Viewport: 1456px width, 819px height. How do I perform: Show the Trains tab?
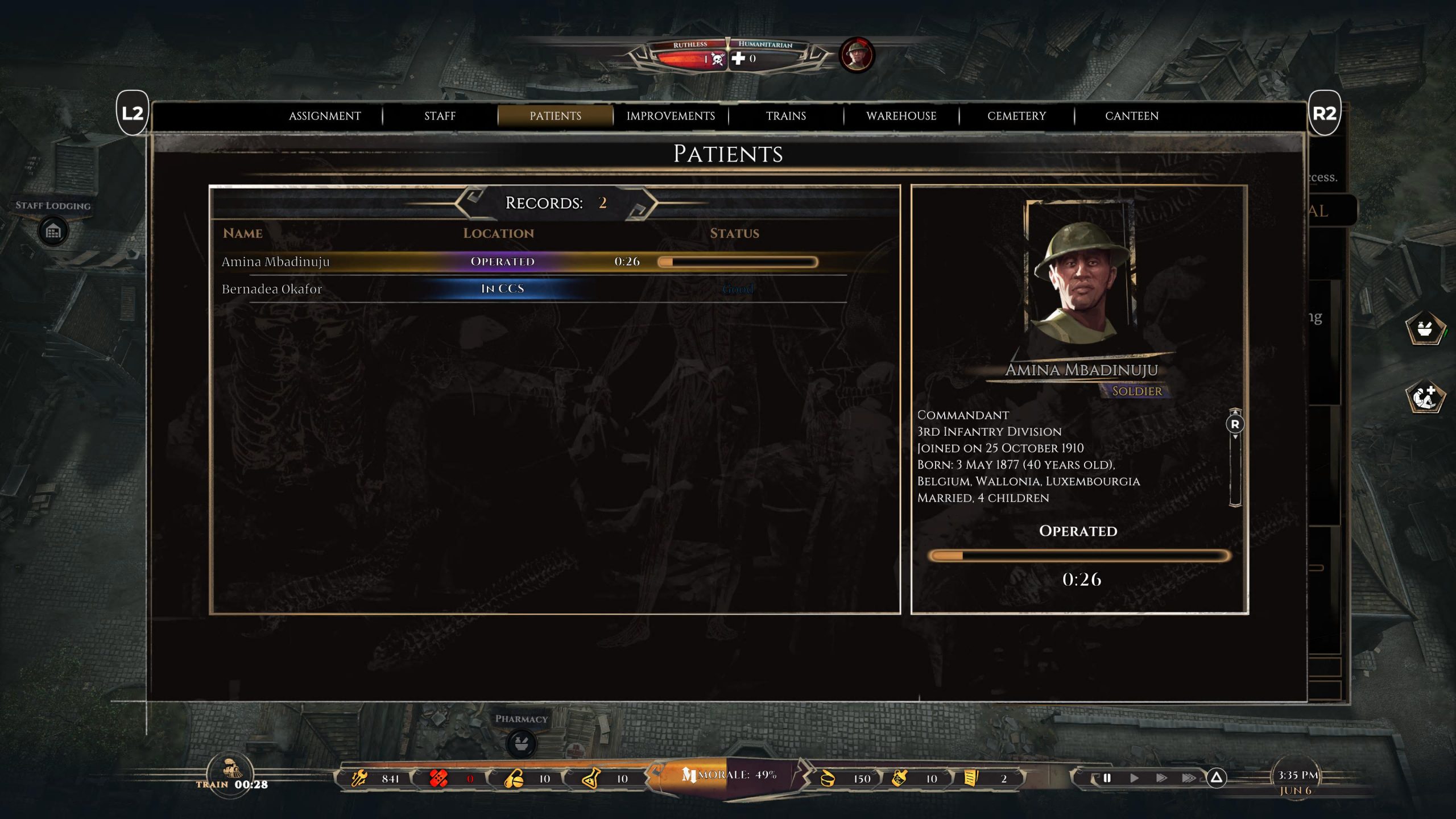pos(785,116)
